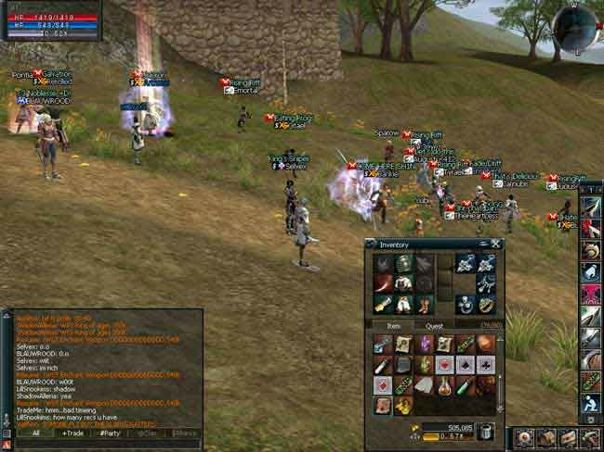Open the All chat tab
Viewport: 604px width, 452px height.
[35, 433]
